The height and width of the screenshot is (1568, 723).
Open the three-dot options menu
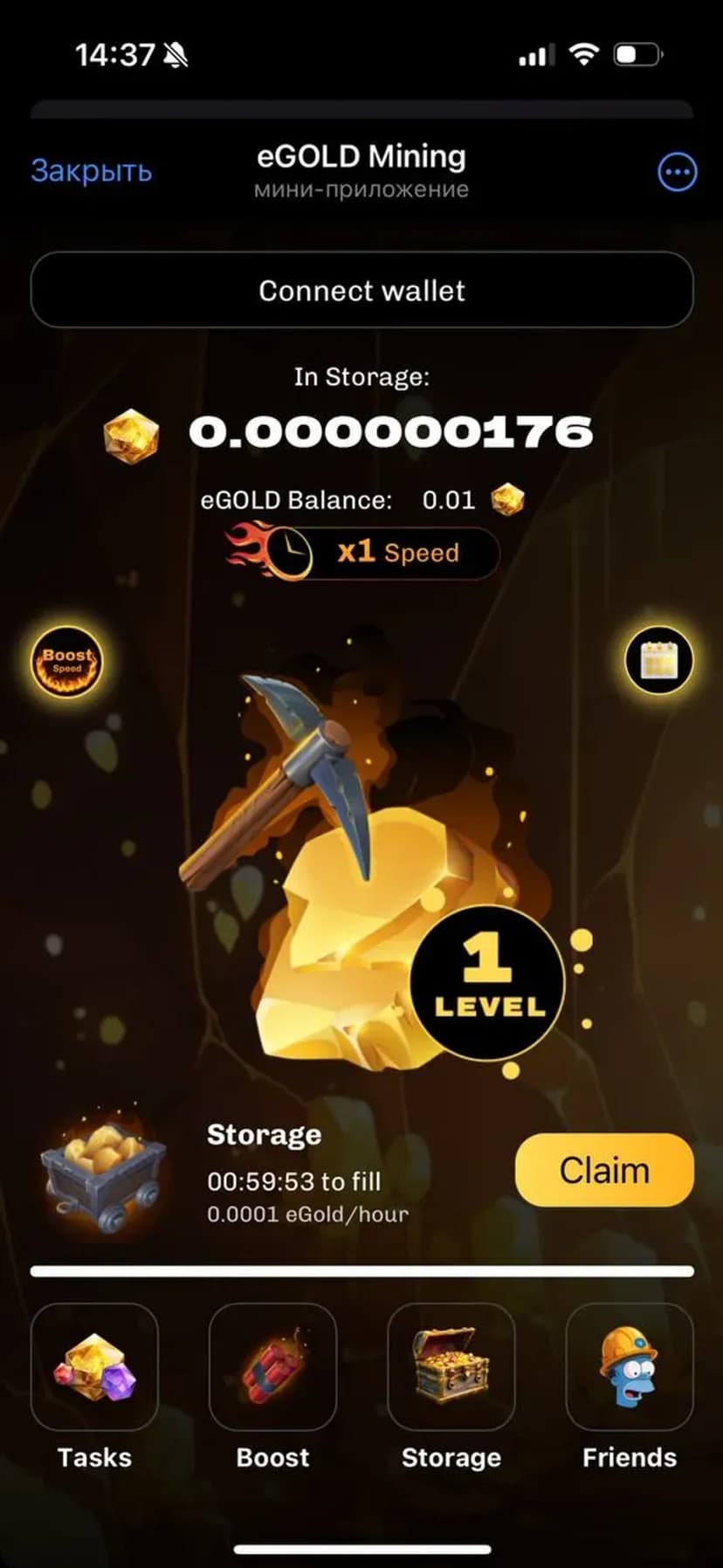click(677, 172)
